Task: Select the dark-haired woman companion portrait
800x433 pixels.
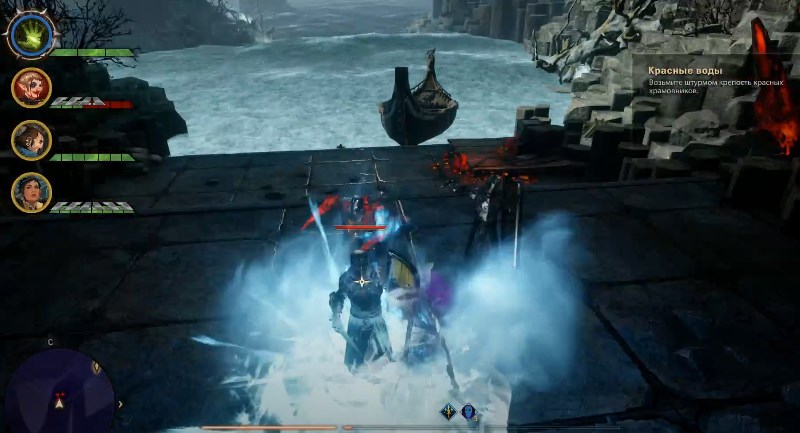Action: tap(31, 193)
